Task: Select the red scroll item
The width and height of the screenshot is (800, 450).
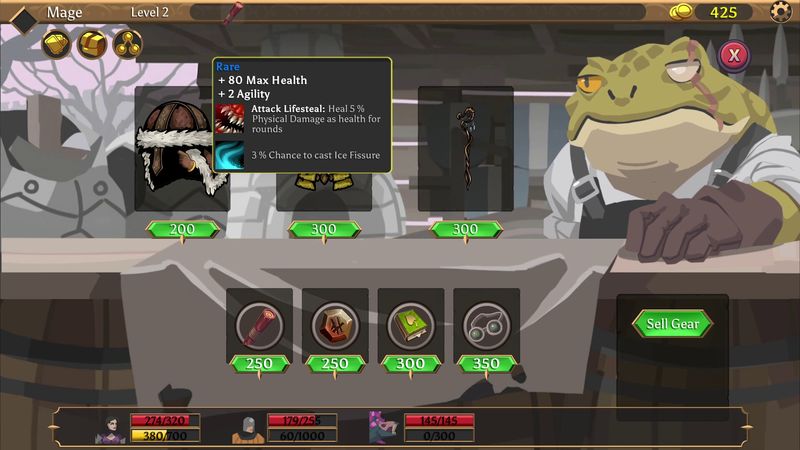Action: click(x=259, y=323)
